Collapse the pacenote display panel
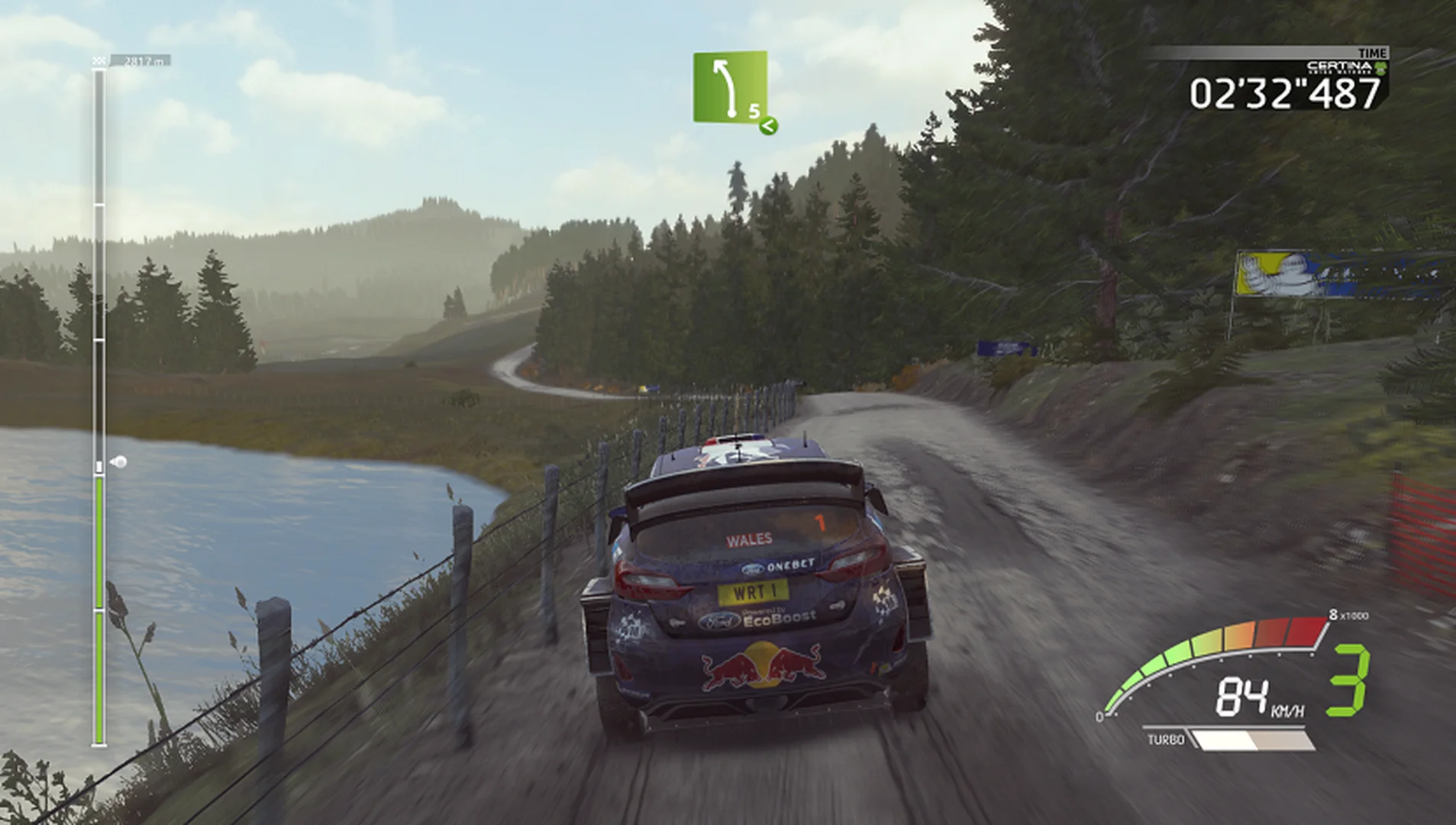1456x825 pixels. pos(729,88)
